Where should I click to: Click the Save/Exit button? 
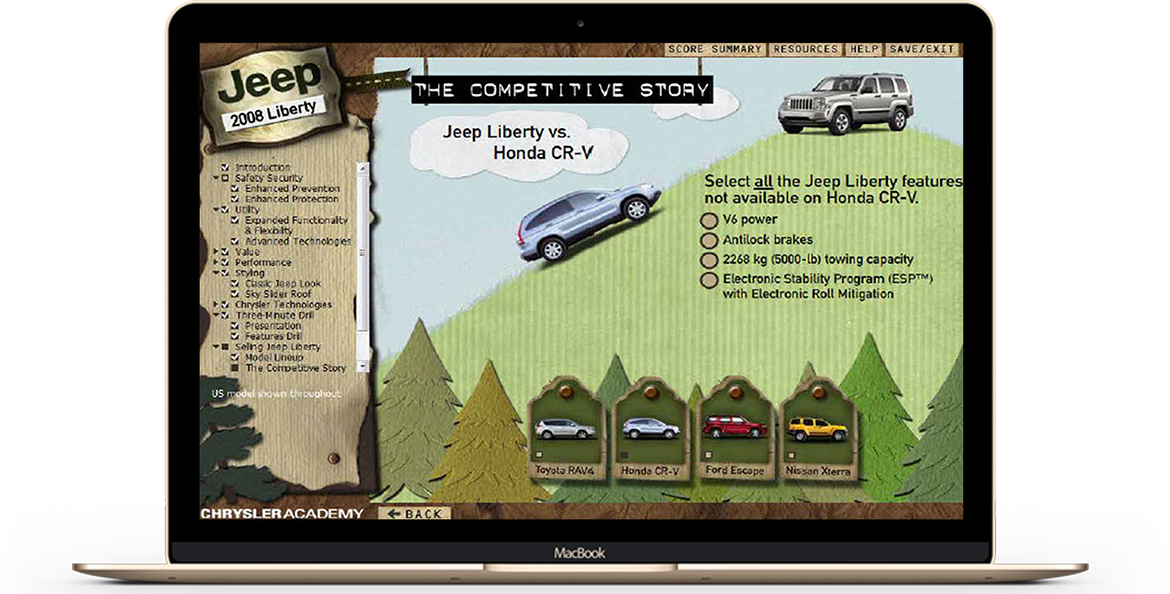[920, 49]
